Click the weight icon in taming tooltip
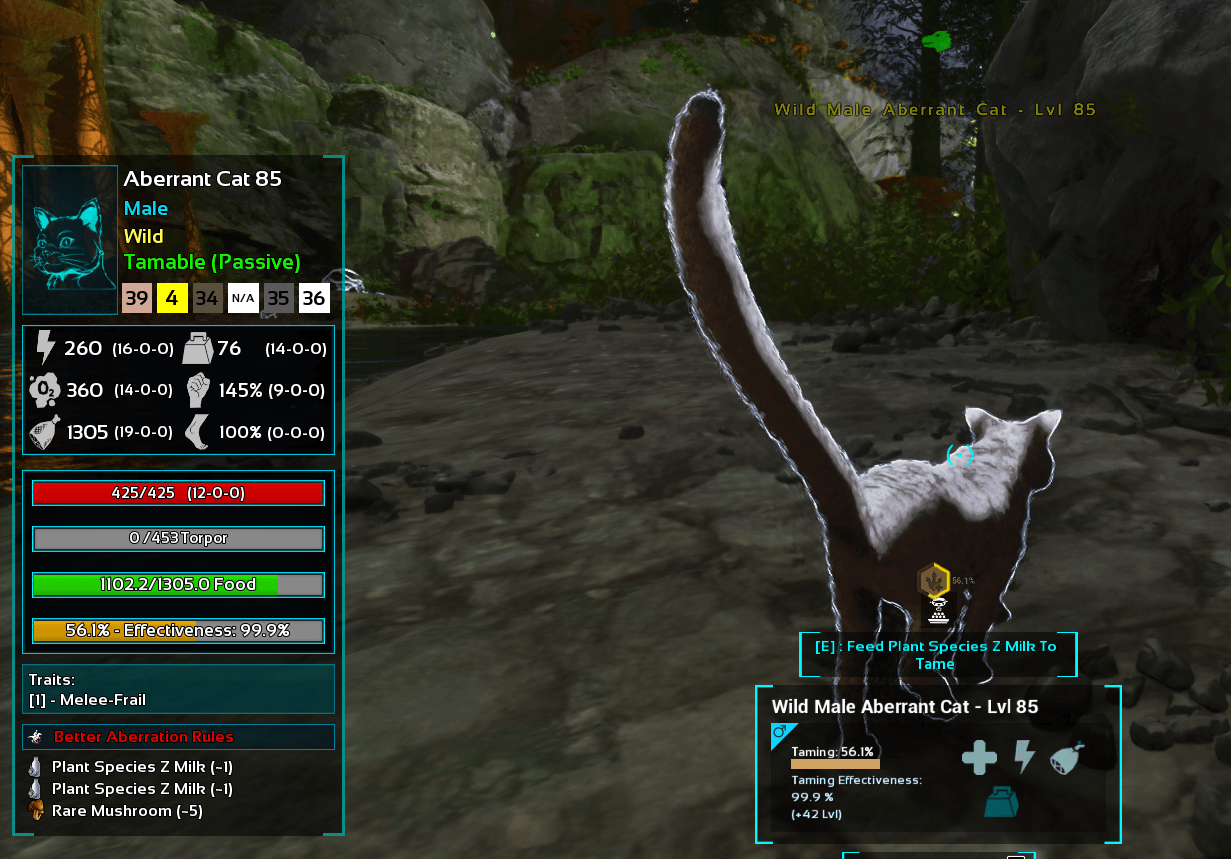This screenshot has width=1231, height=859. [1002, 801]
